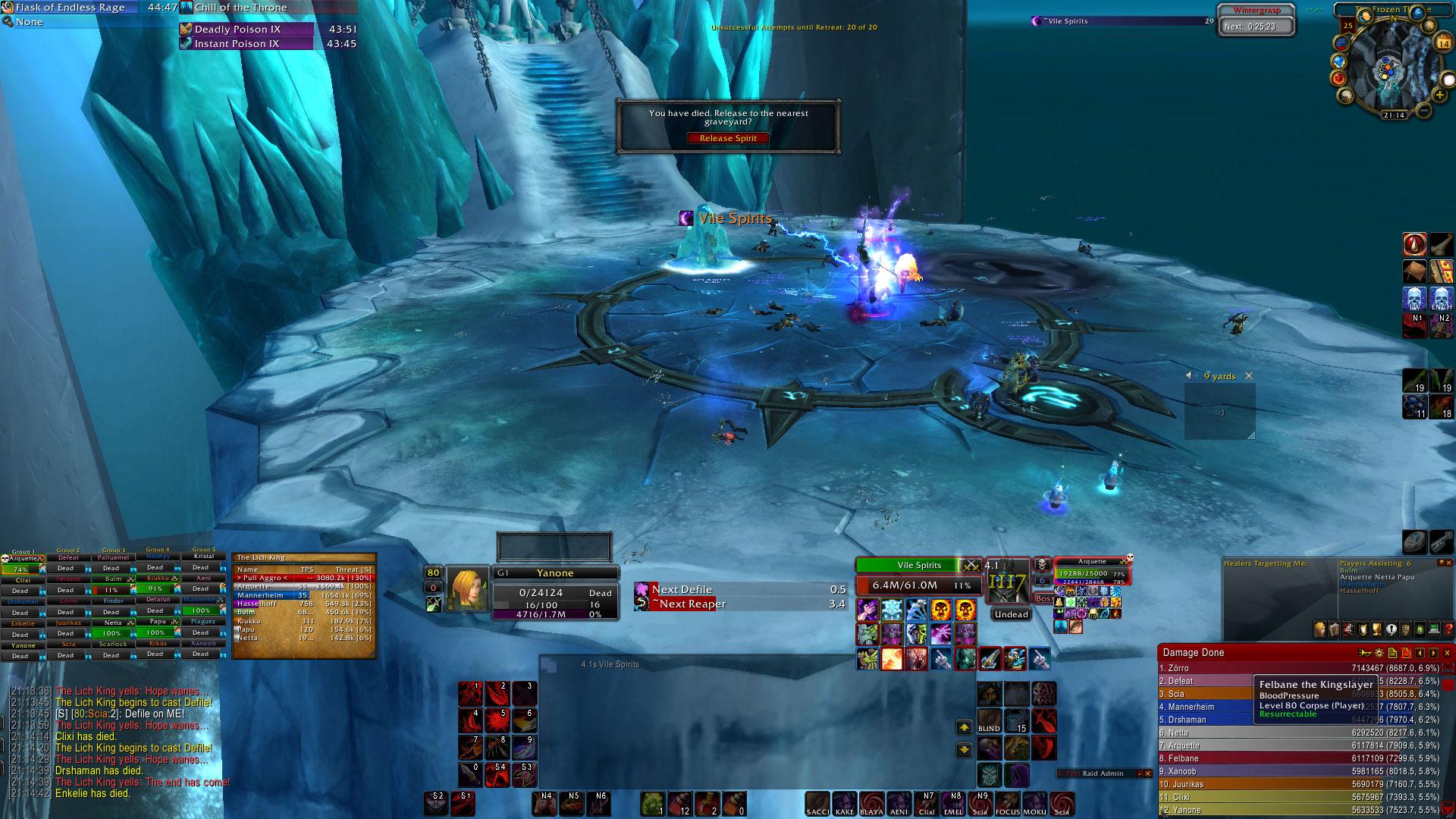Page action bar up with the yellow arrow
Viewport: 1456px width, 819px height.
[x=964, y=727]
